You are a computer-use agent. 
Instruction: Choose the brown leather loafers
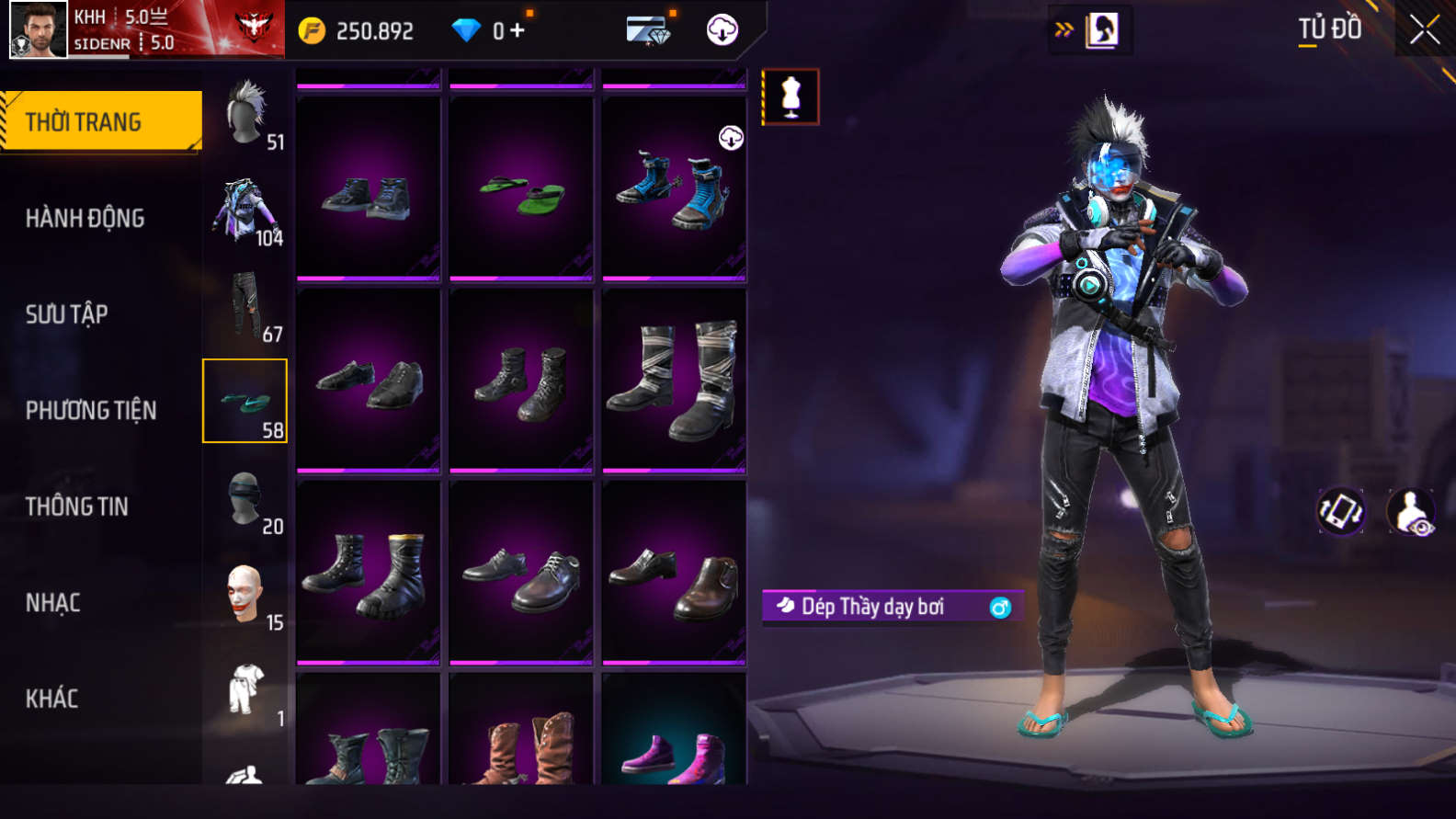tap(674, 573)
